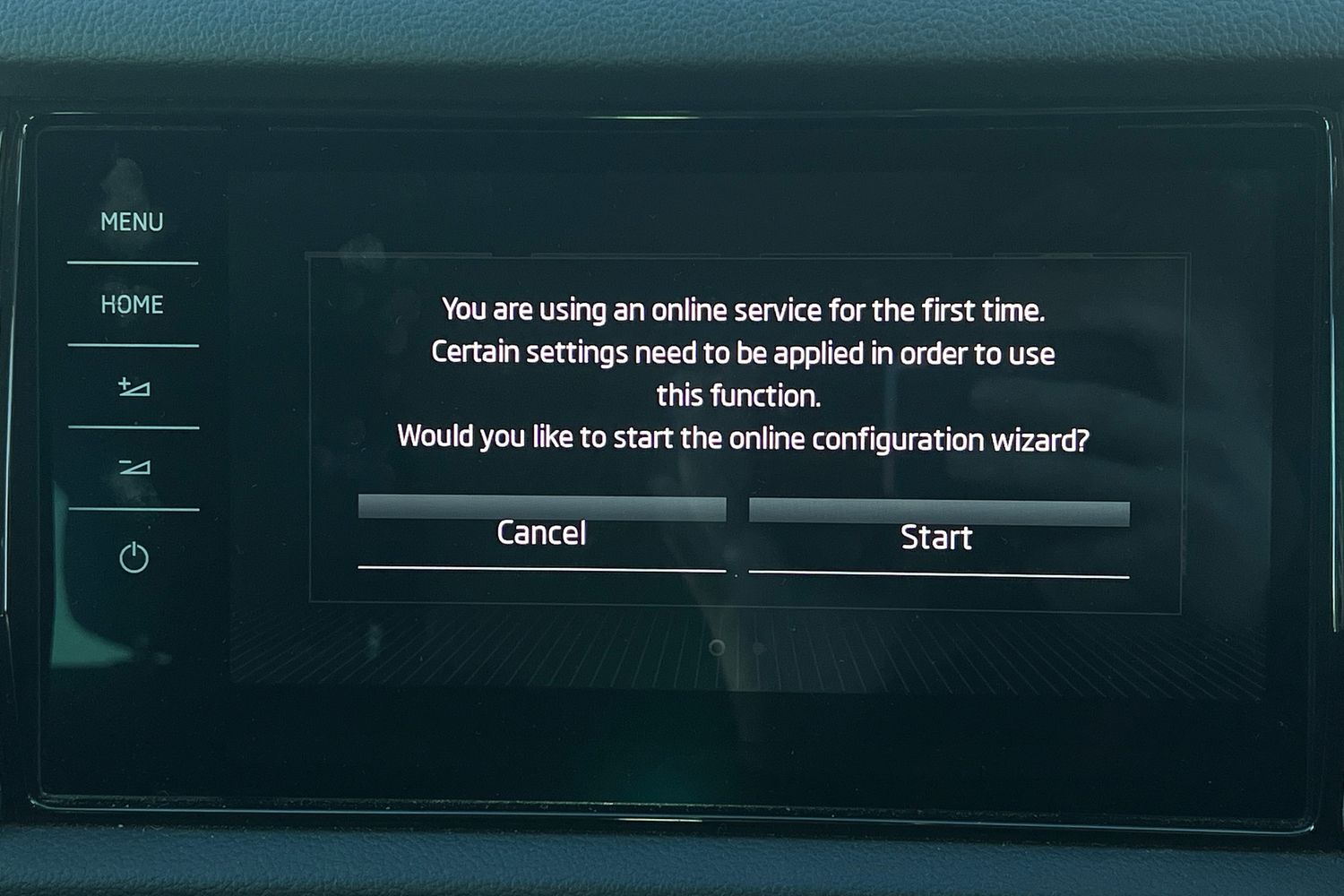Toggle the power button icon
The image size is (1344, 896).
[x=134, y=557]
